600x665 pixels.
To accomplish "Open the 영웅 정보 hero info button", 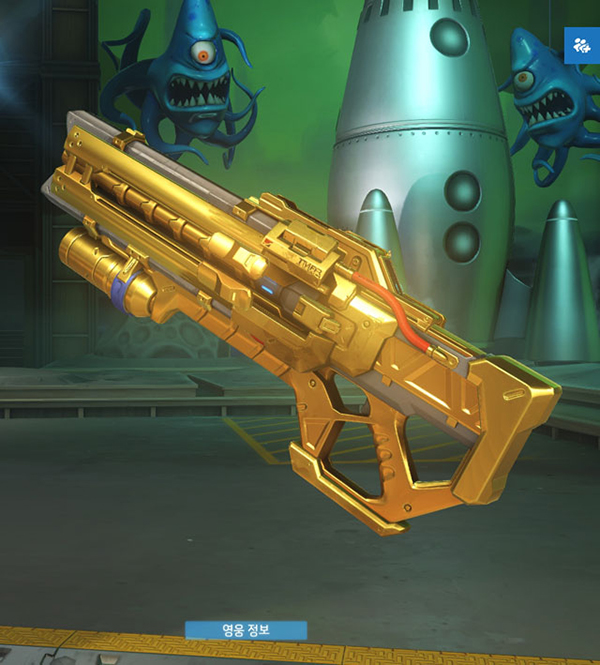I will coord(246,630).
